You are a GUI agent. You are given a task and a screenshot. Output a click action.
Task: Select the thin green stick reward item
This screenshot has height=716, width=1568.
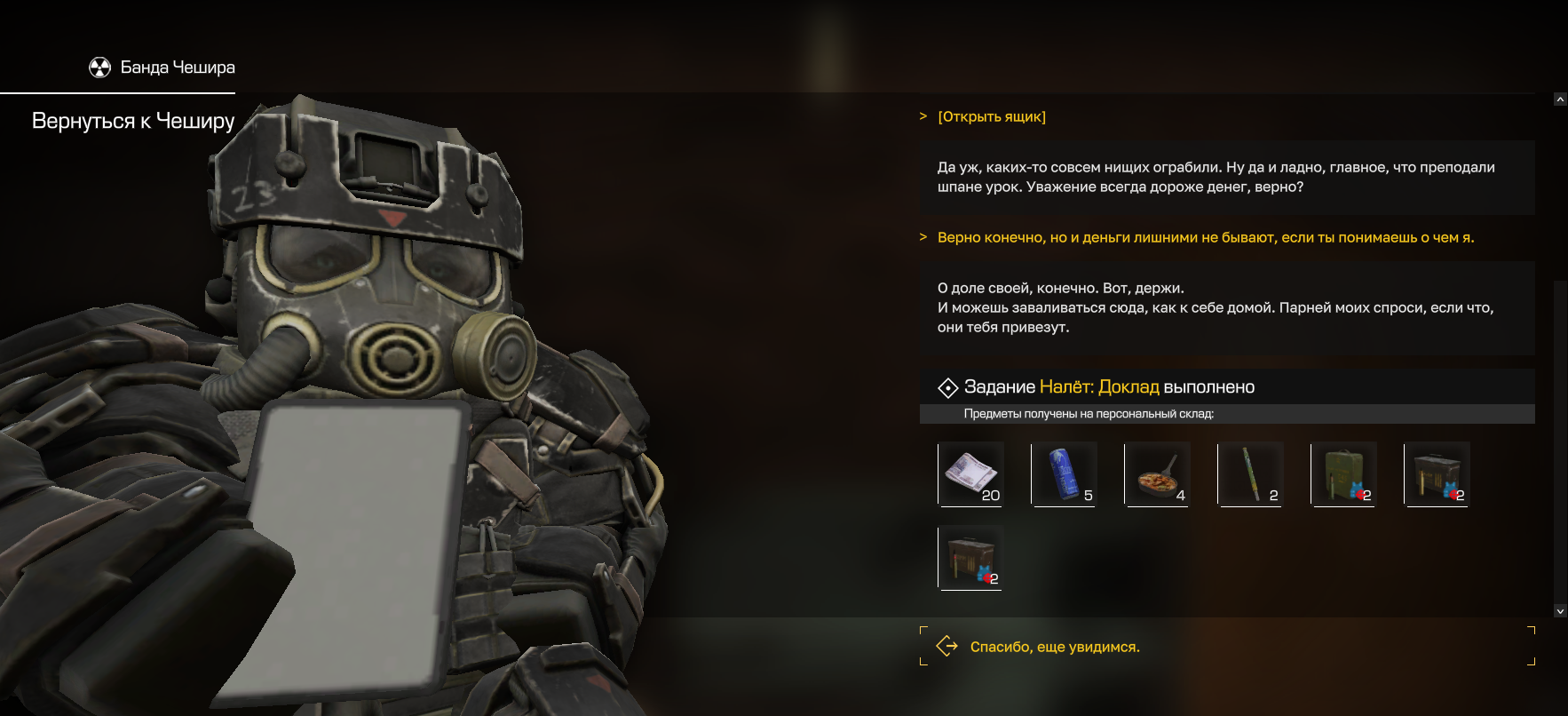pyautogui.click(x=1250, y=473)
